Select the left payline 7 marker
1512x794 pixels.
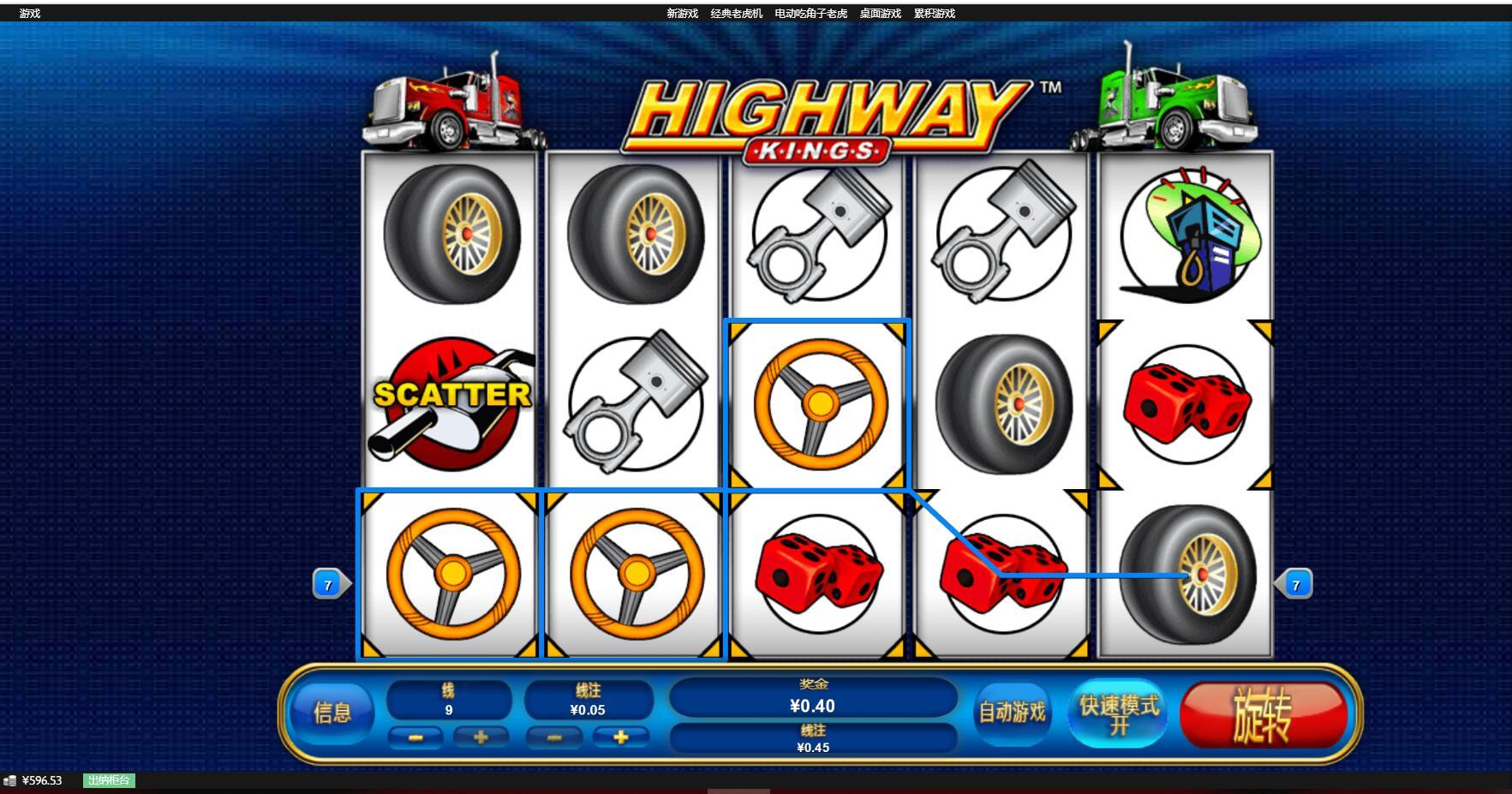click(x=329, y=585)
